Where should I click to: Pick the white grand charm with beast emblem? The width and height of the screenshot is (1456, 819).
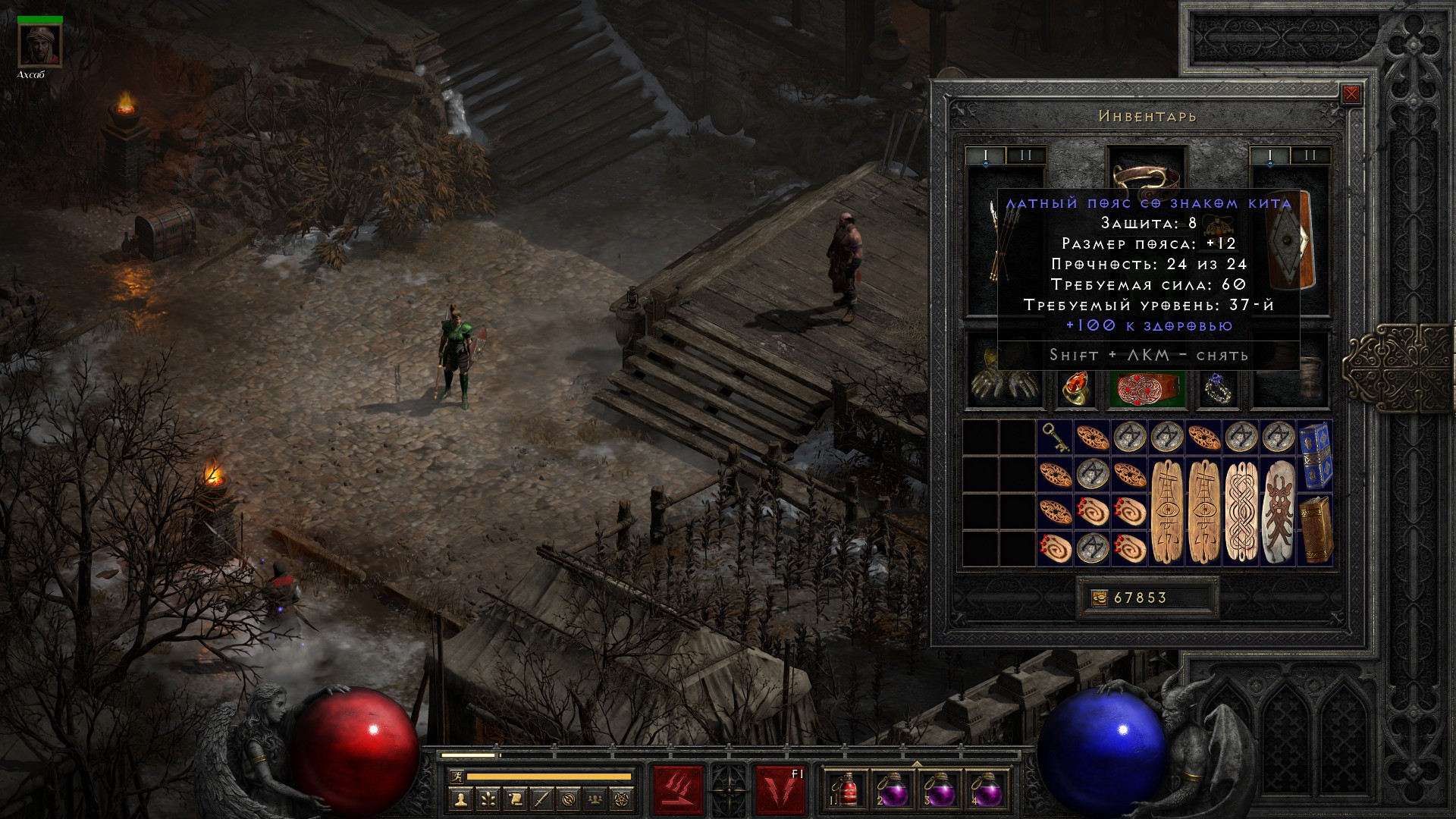[1279, 511]
